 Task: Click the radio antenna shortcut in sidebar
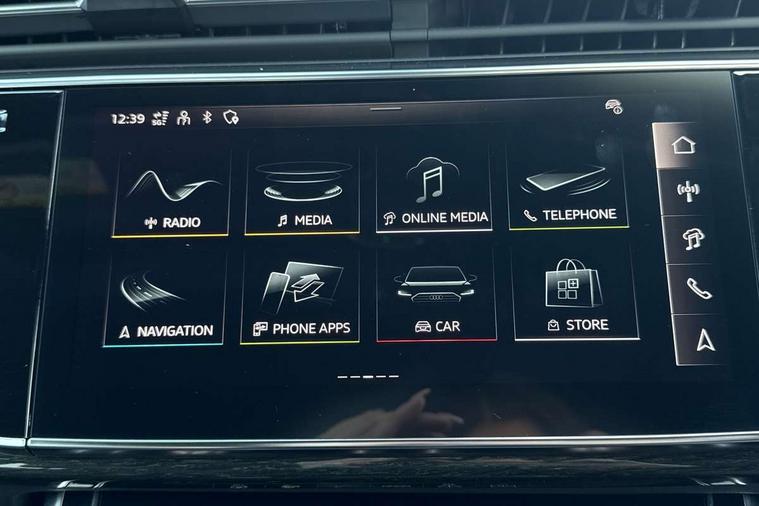pyautogui.click(x=688, y=191)
